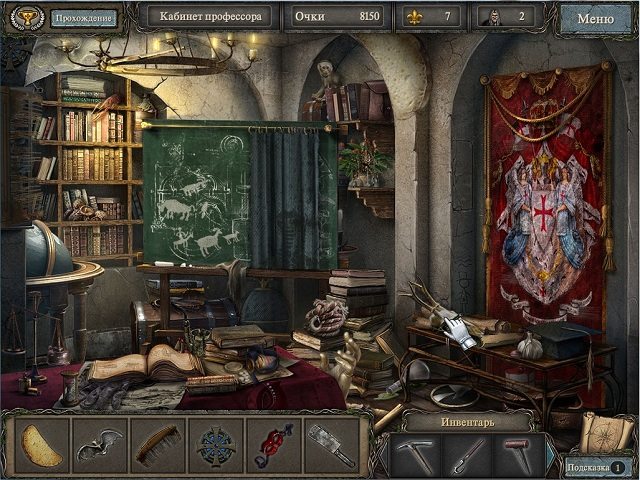The image size is (640, 480).
Task: Click the Прохождение walkthrough button
Action: tap(82, 17)
